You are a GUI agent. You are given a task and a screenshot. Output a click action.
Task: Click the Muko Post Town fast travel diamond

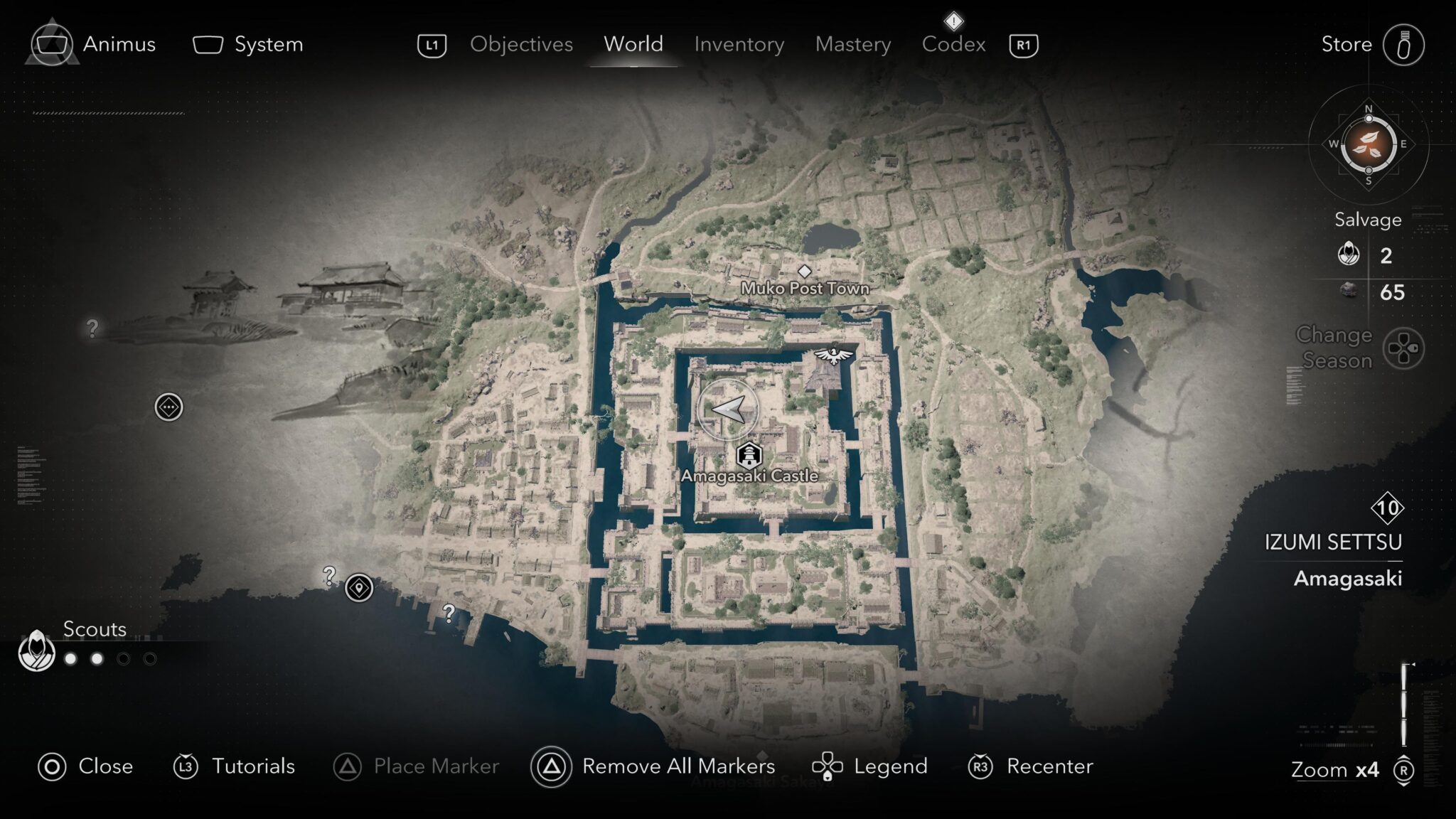click(805, 270)
